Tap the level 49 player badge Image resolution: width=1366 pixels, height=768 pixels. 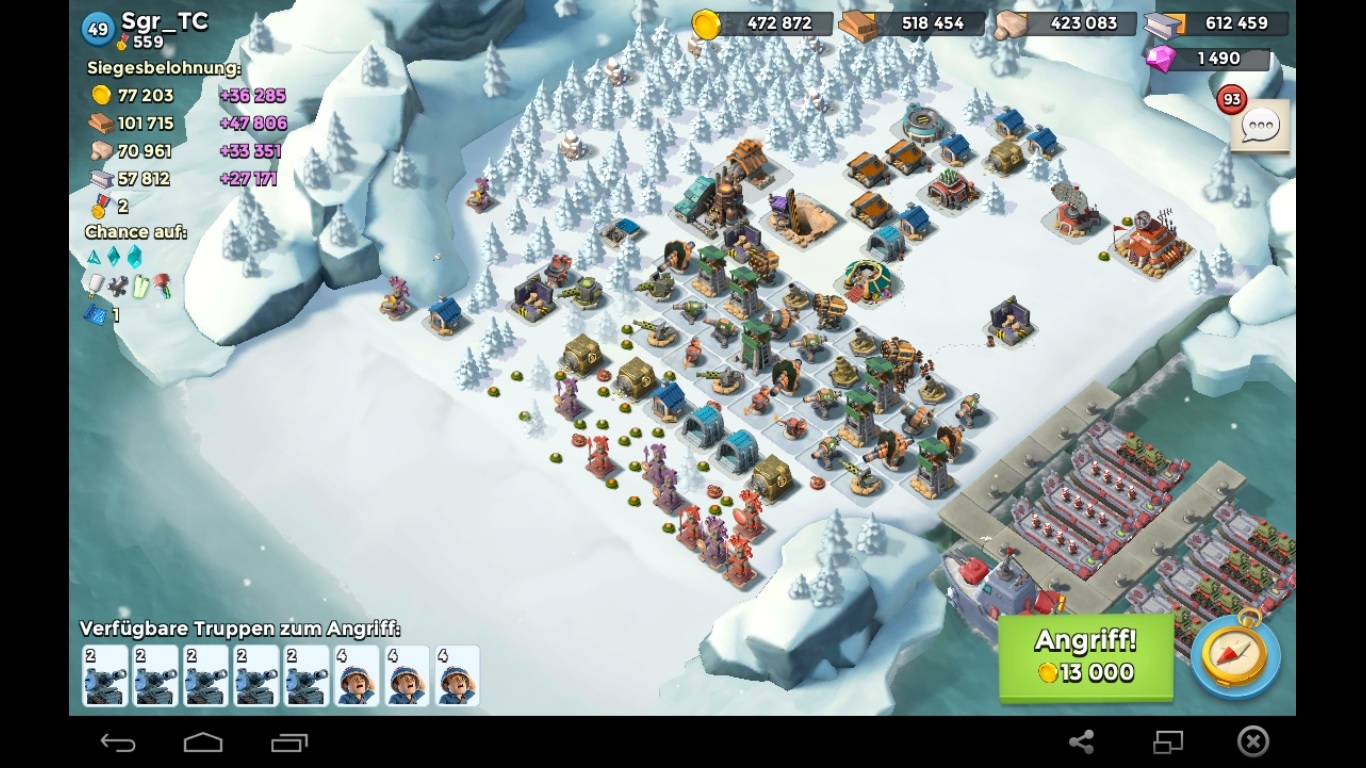pyautogui.click(x=98, y=29)
